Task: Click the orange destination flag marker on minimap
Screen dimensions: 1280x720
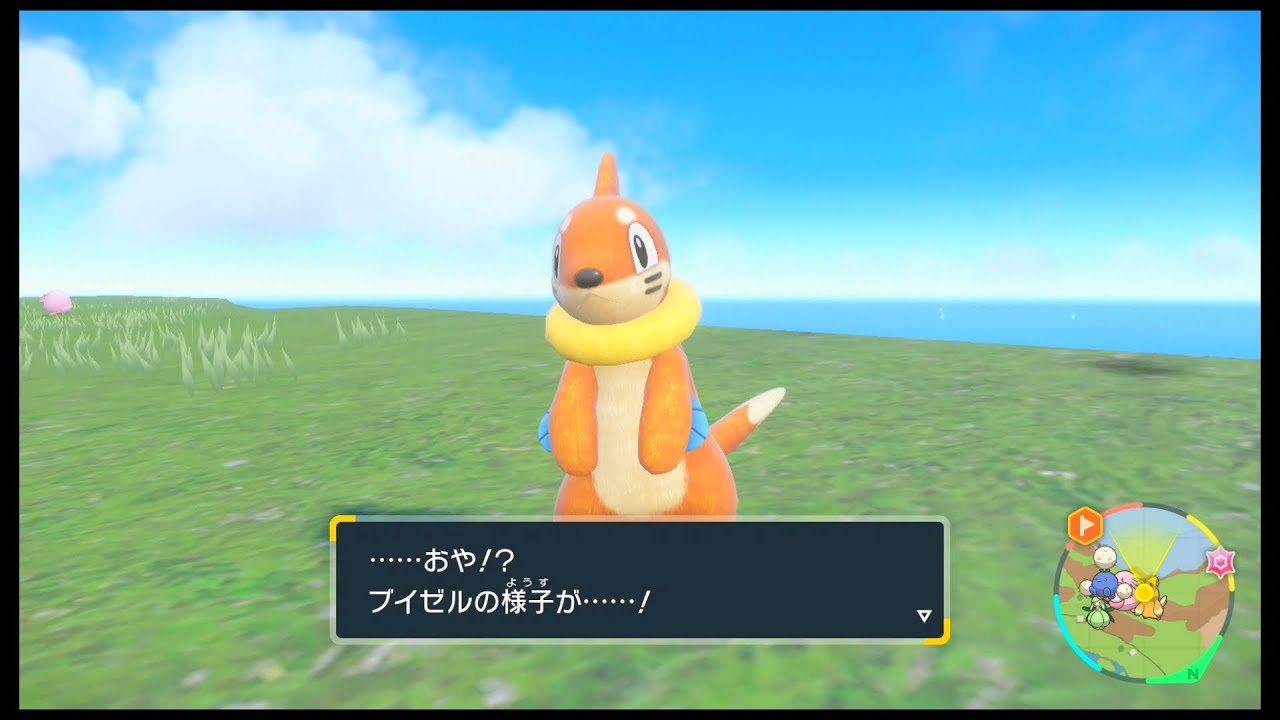Action: coord(1085,526)
